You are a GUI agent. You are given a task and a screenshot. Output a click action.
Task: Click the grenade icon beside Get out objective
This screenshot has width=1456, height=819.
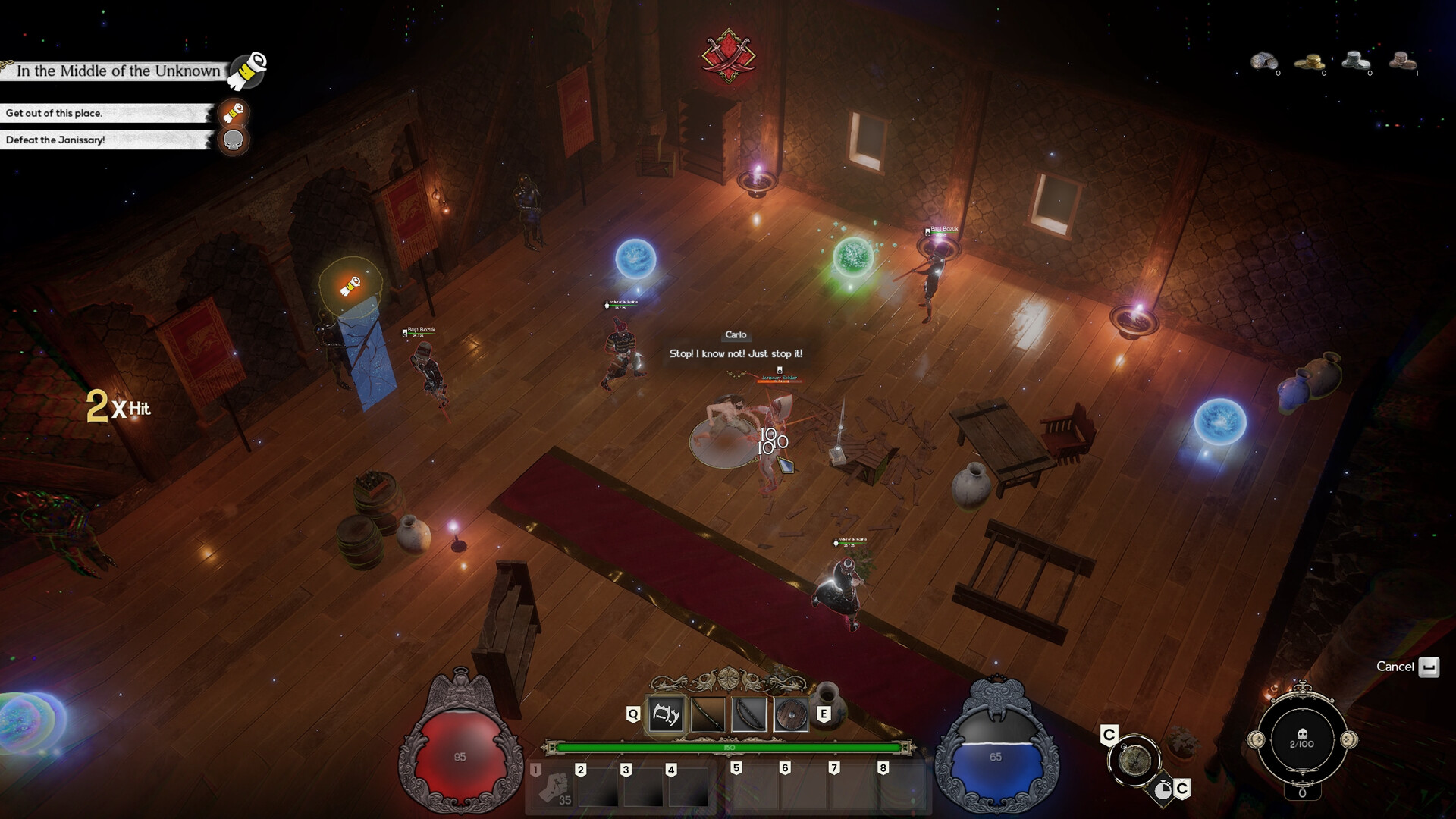coord(233,115)
